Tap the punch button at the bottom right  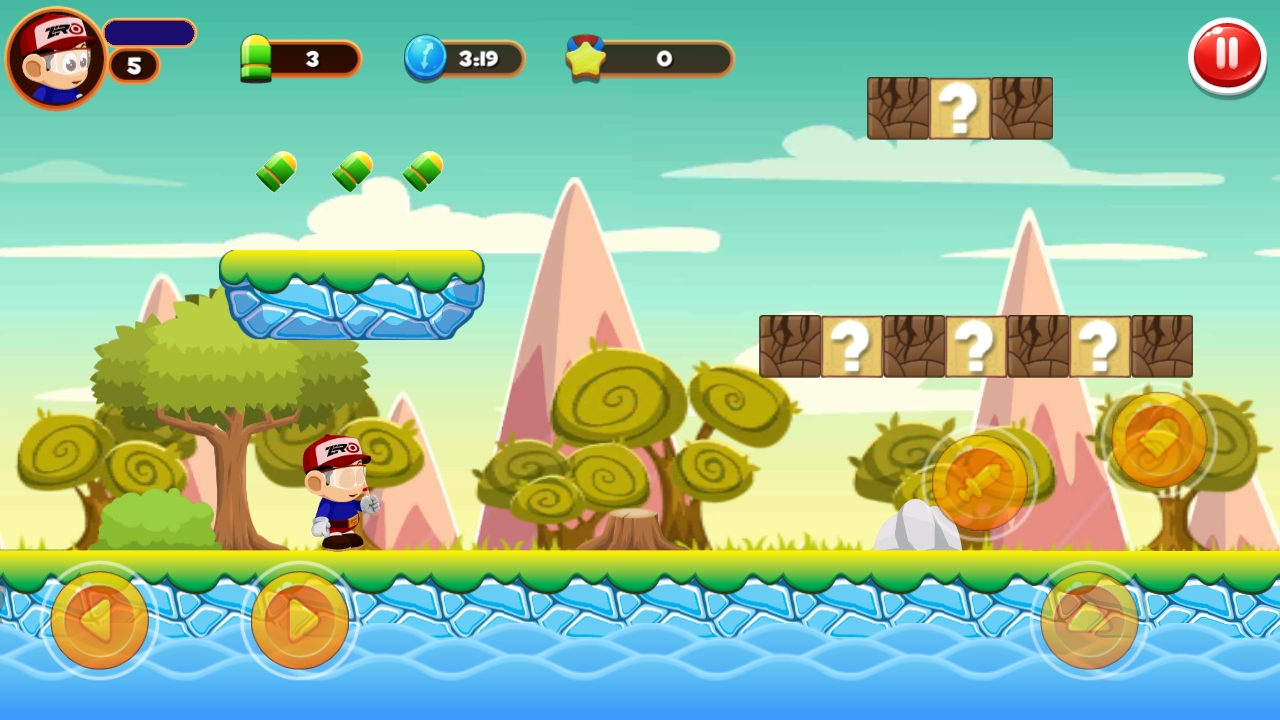[1090, 620]
